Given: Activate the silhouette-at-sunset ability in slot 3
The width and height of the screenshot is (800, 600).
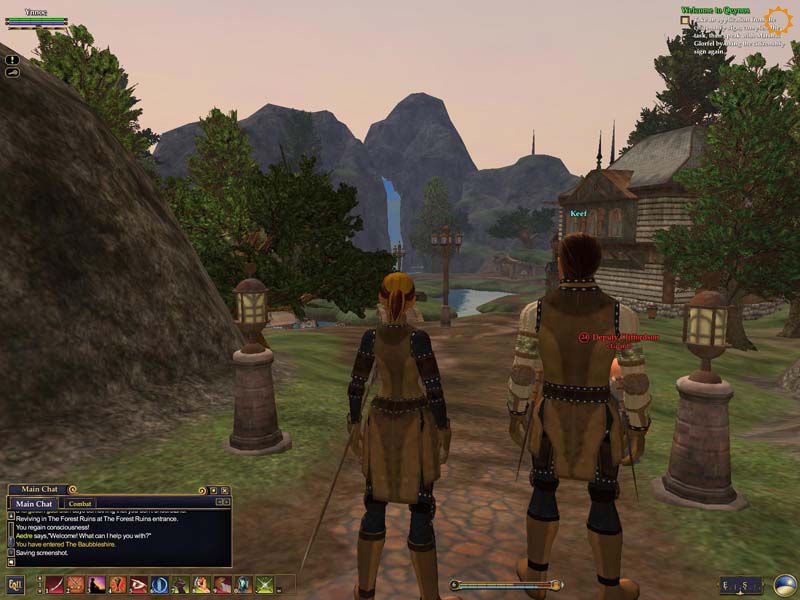Looking at the screenshot, I should tap(97, 585).
